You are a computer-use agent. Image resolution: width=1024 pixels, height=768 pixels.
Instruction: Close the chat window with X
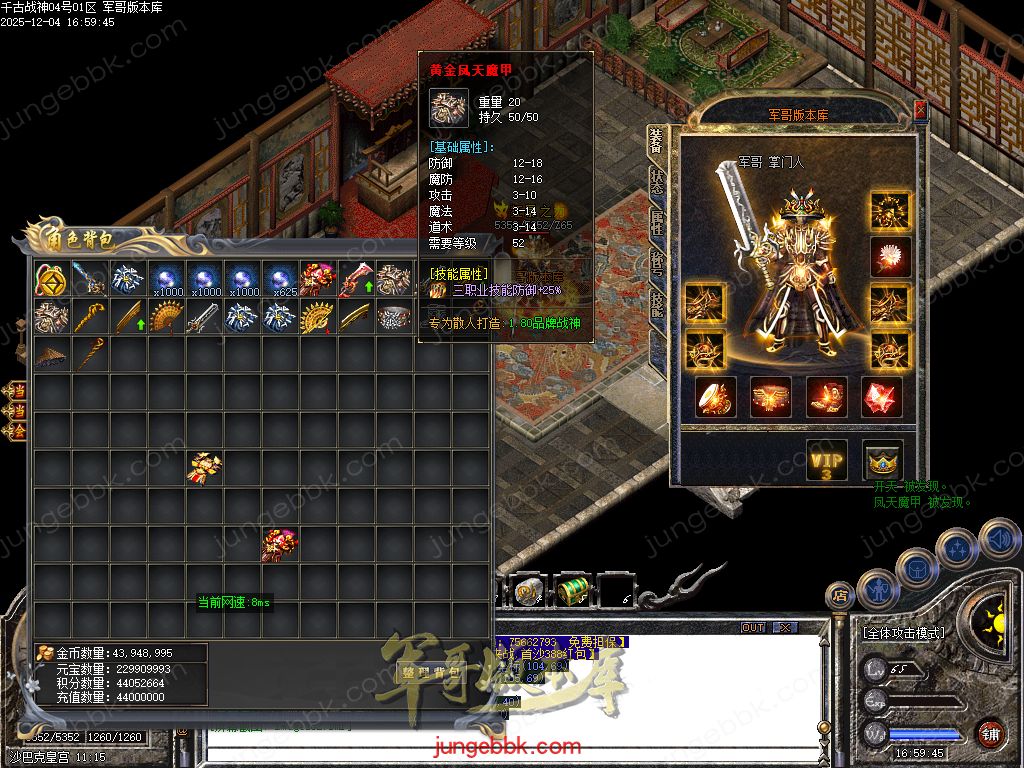(x=785, y=628)
